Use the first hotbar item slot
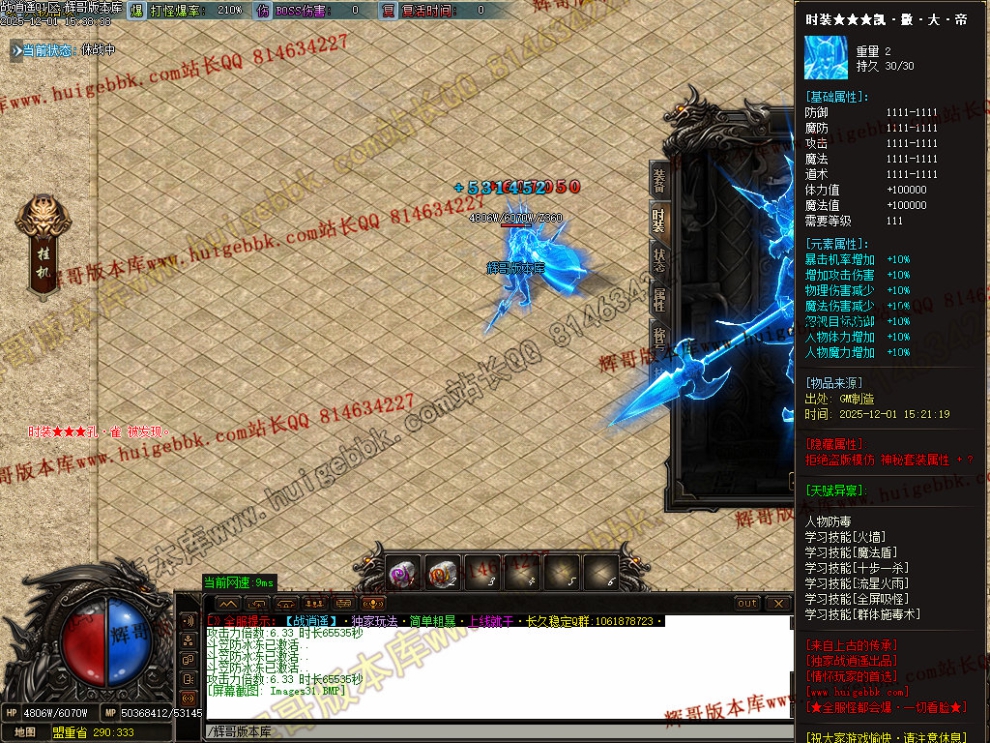Image resolution: width=990 pixels, height=743 pixels. 404,572
